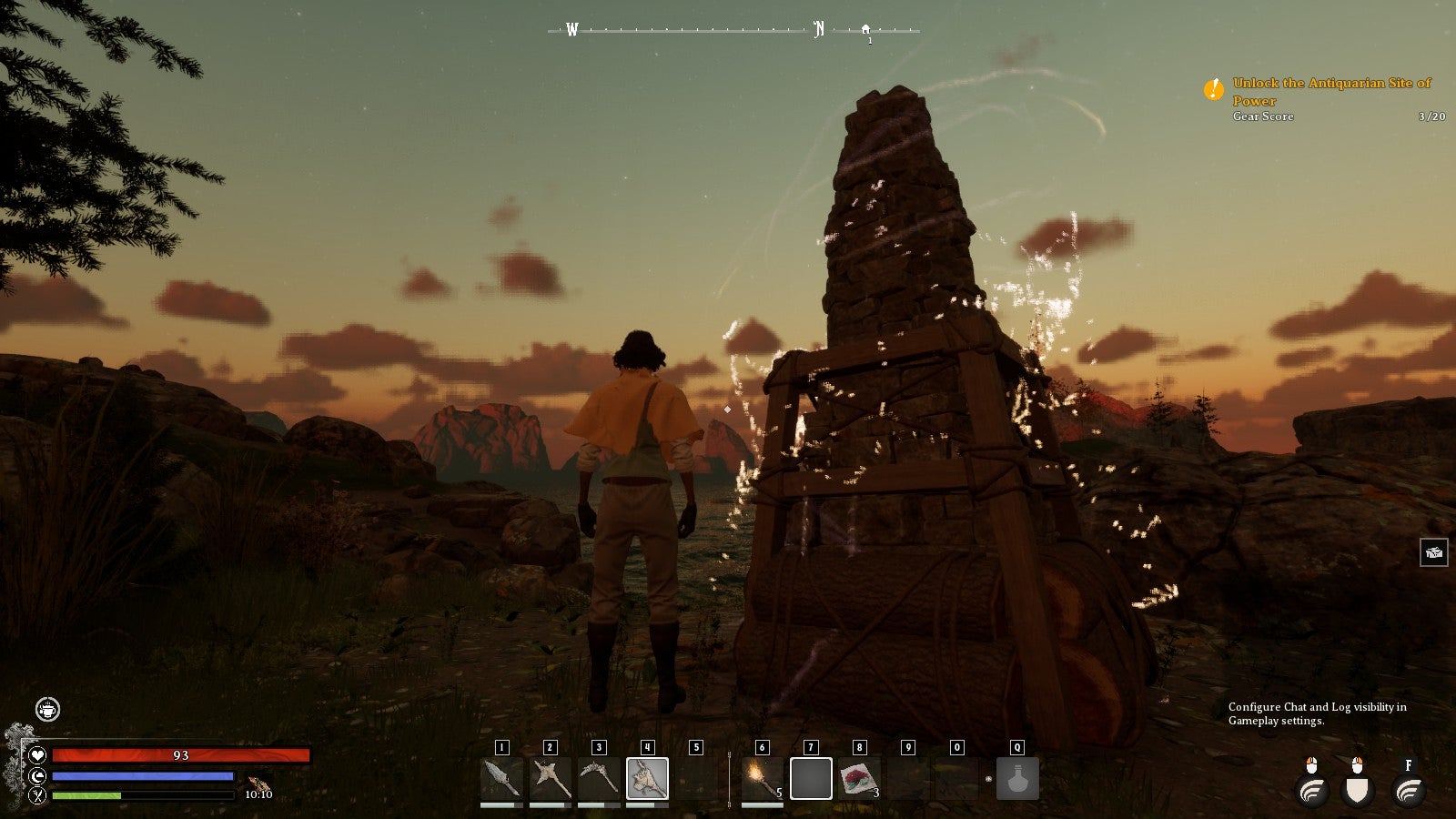Open the Antiquarian Site of Power quest tracker

click(1331, 91)
